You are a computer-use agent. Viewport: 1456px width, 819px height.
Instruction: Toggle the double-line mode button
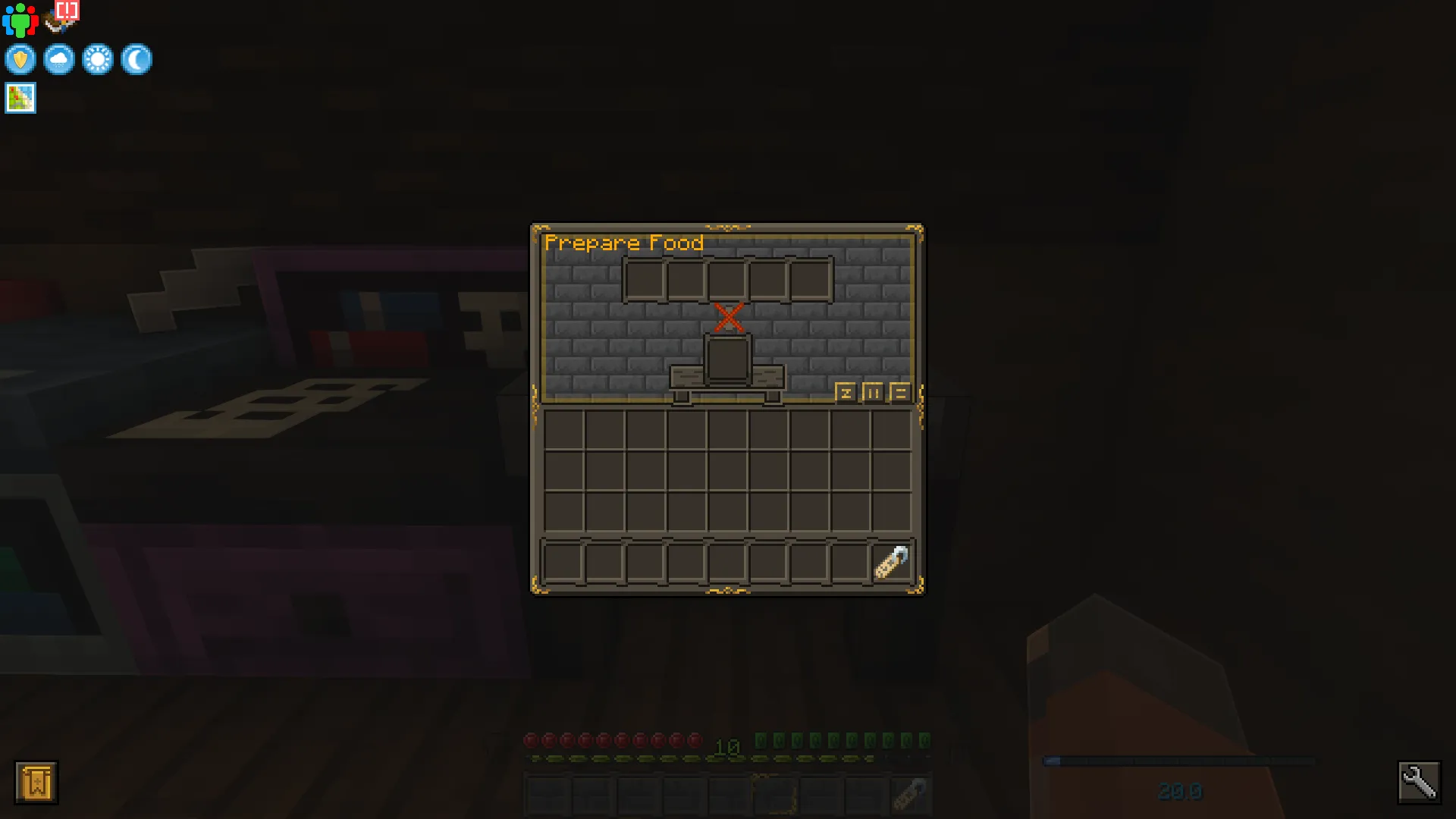(899, 394)
